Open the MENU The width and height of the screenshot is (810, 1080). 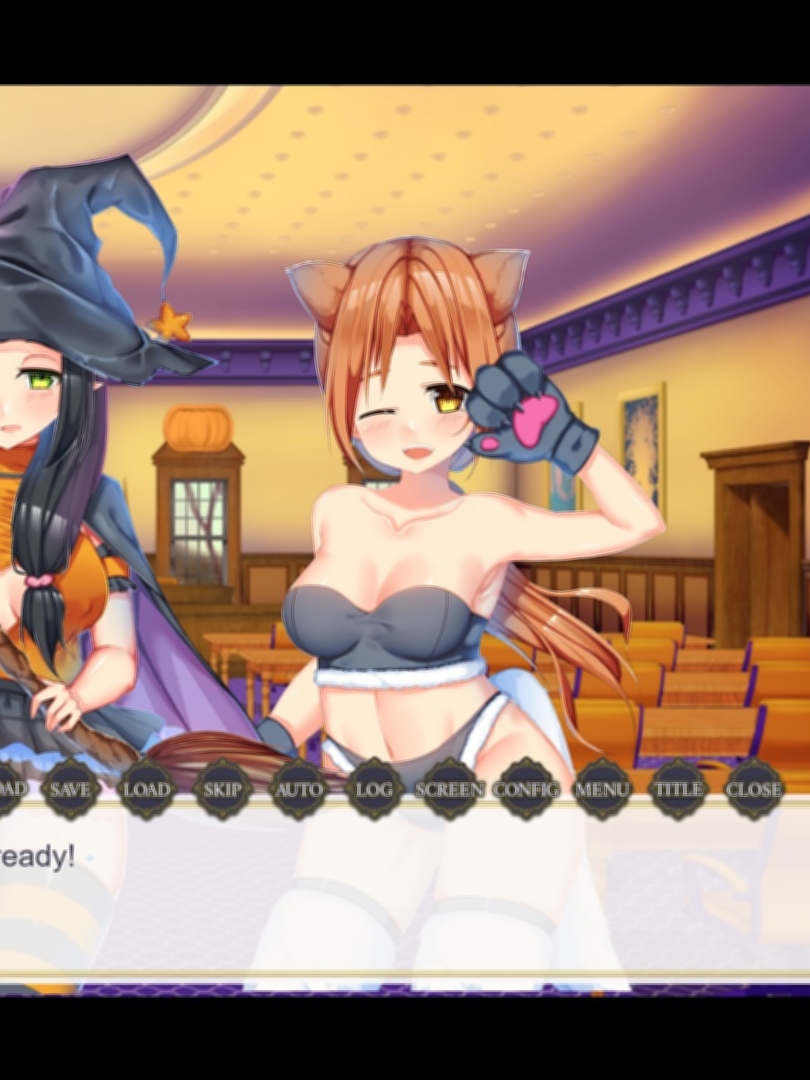point(602,789)
